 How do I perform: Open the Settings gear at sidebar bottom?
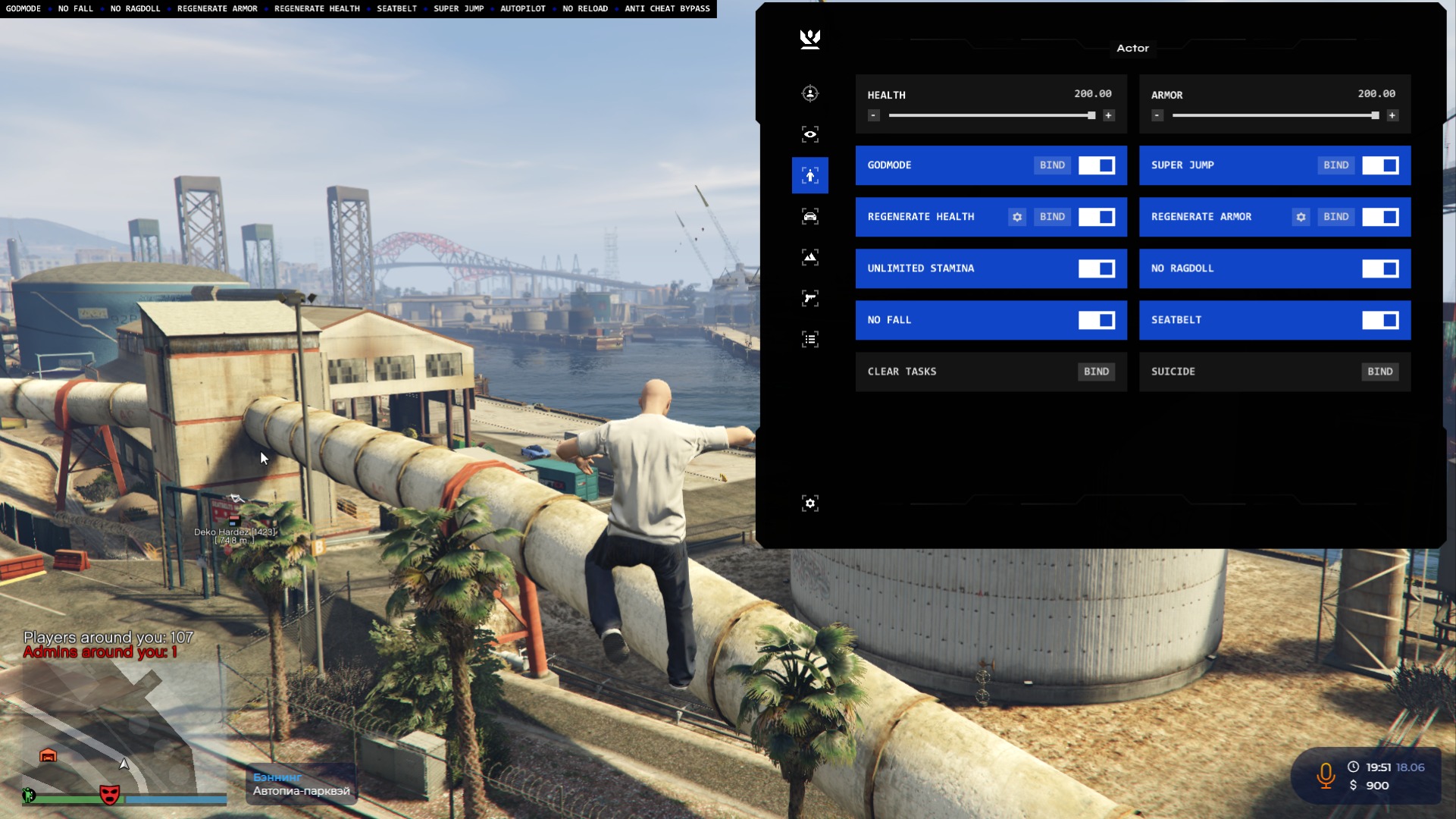810,503
